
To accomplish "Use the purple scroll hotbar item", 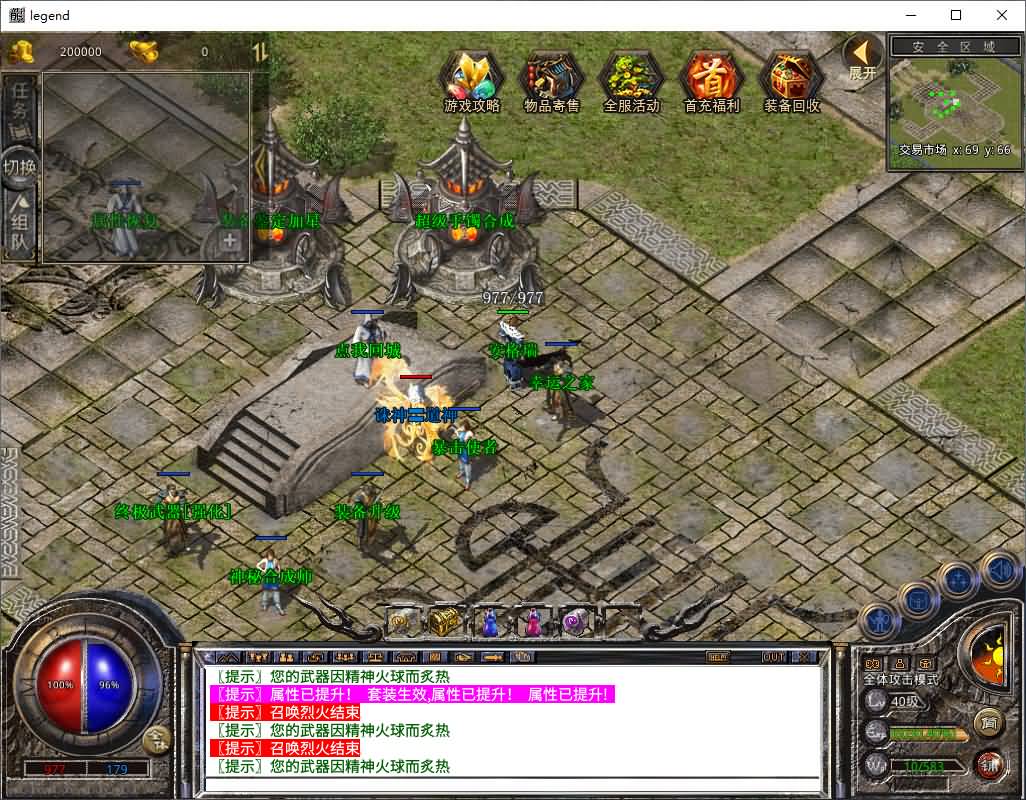I will point(576,622).
